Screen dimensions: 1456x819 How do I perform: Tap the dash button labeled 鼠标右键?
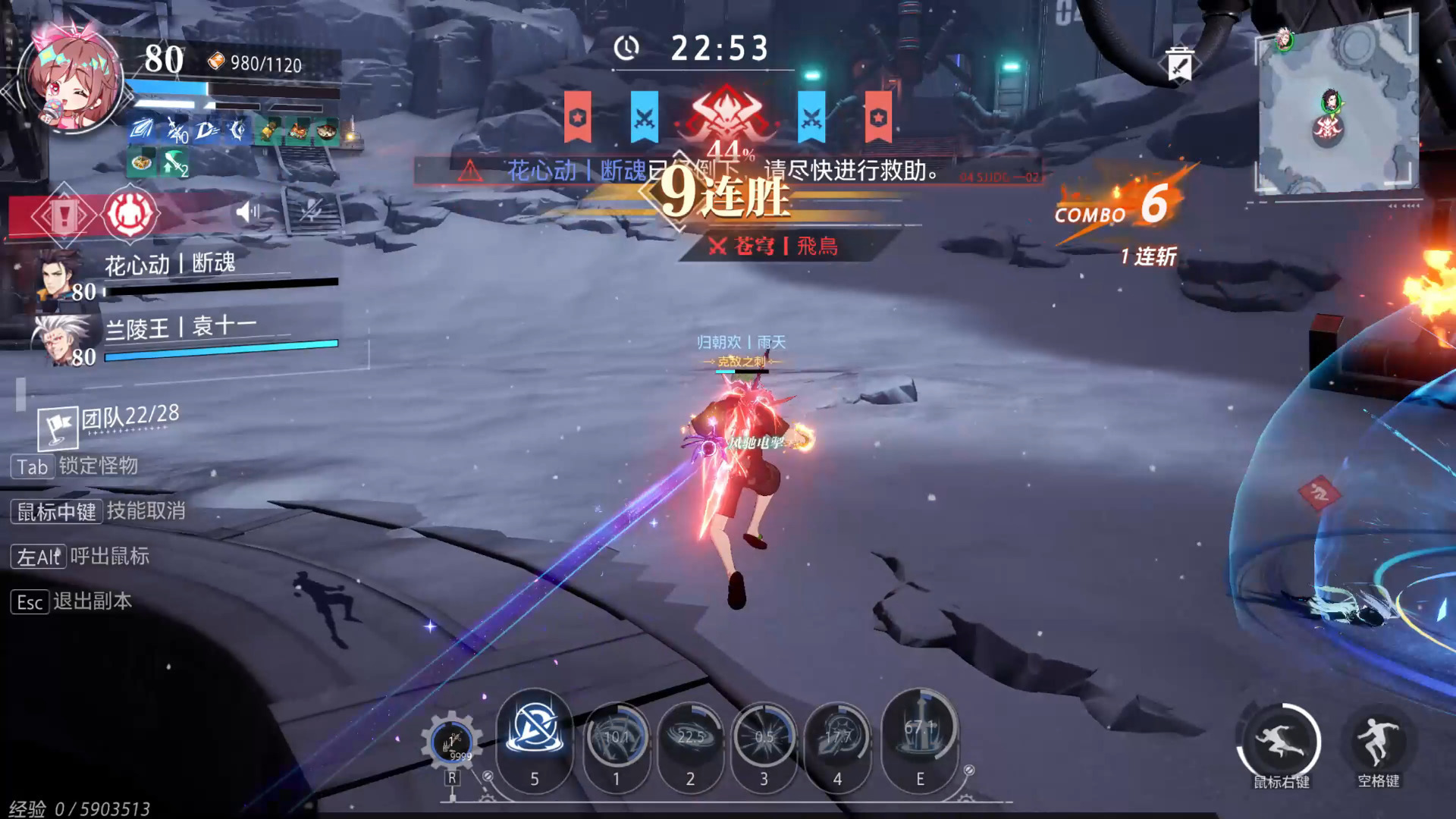click(1281, 742)
